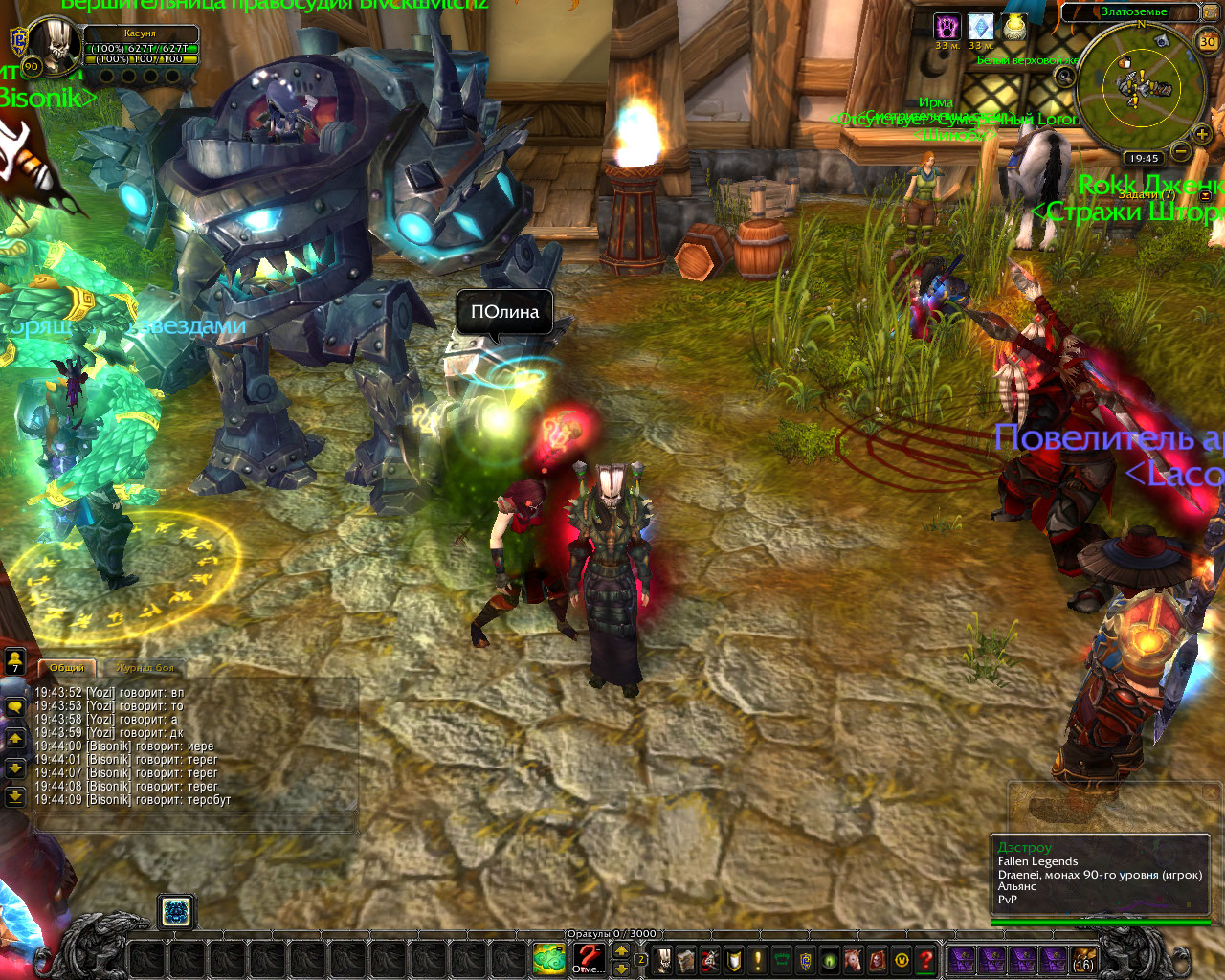Open the world map button beside Златоземье
This screenshot has width=1225, height=980.
pos(1212,12)
